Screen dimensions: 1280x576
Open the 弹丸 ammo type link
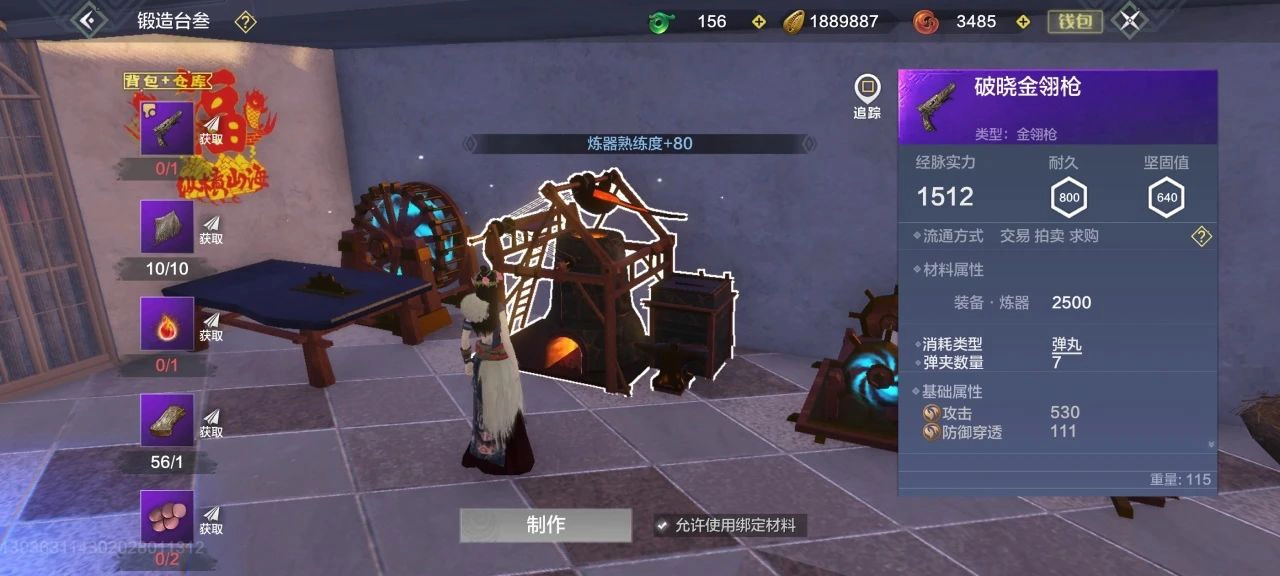click(x=1067, y=344)
